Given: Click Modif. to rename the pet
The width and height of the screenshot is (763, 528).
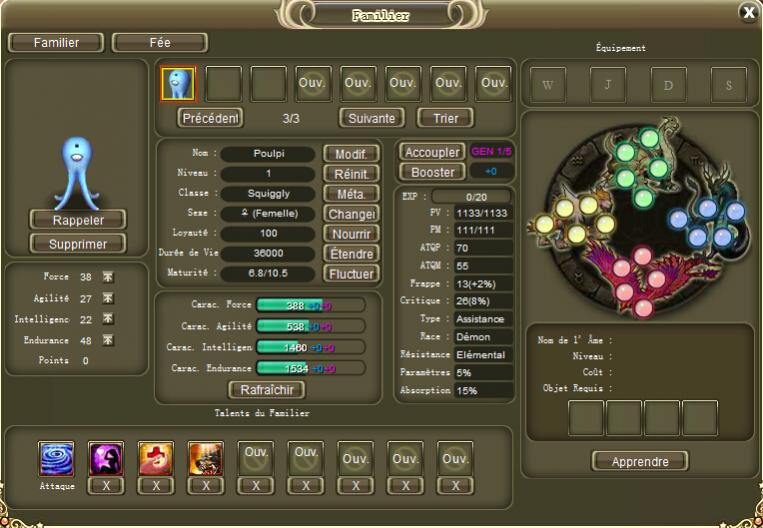Looking at the screenshot, I should click(x=351, y=154).
